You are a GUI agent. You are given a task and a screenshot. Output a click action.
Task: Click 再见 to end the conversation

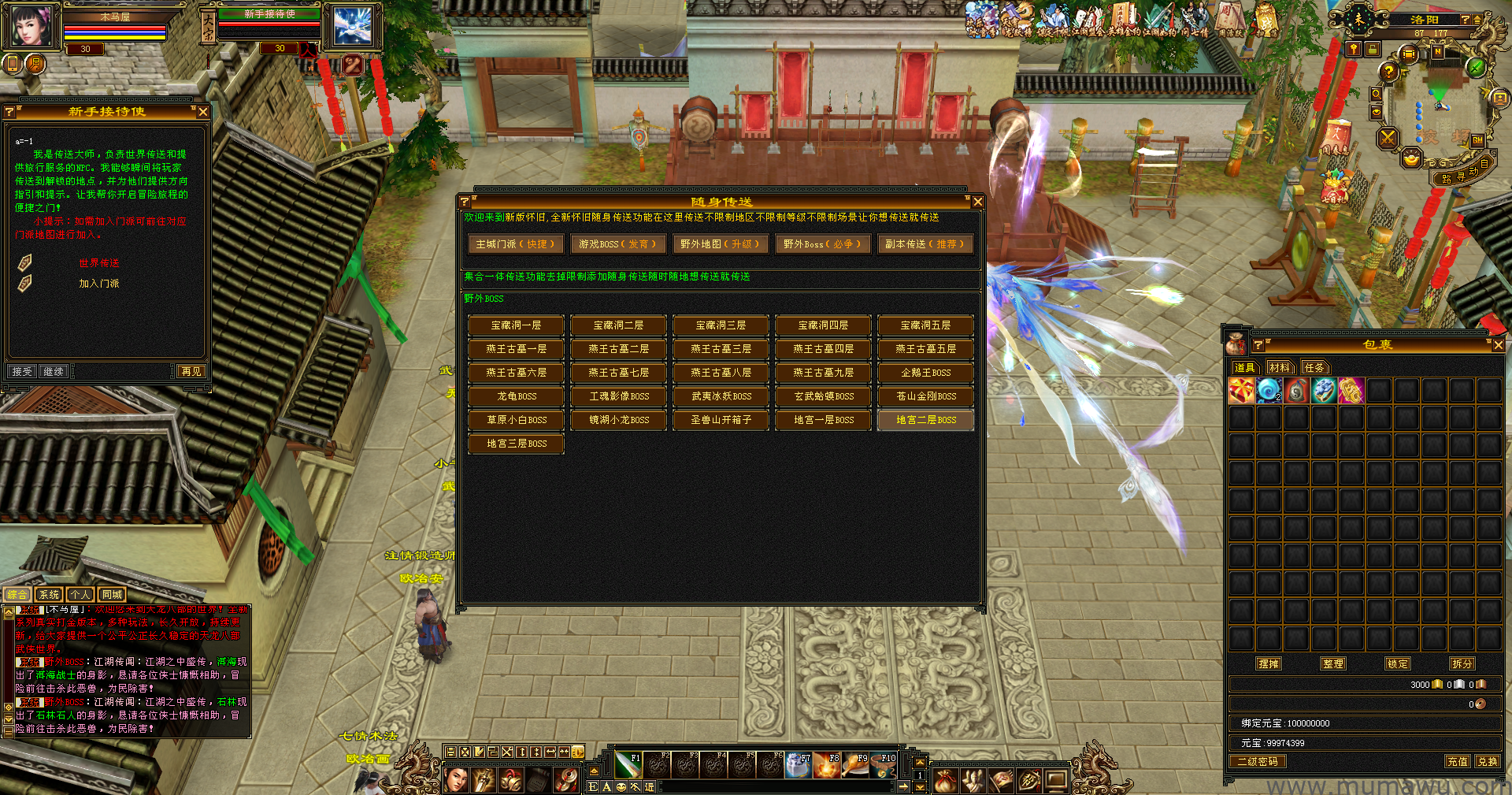(x=191, y=371)
